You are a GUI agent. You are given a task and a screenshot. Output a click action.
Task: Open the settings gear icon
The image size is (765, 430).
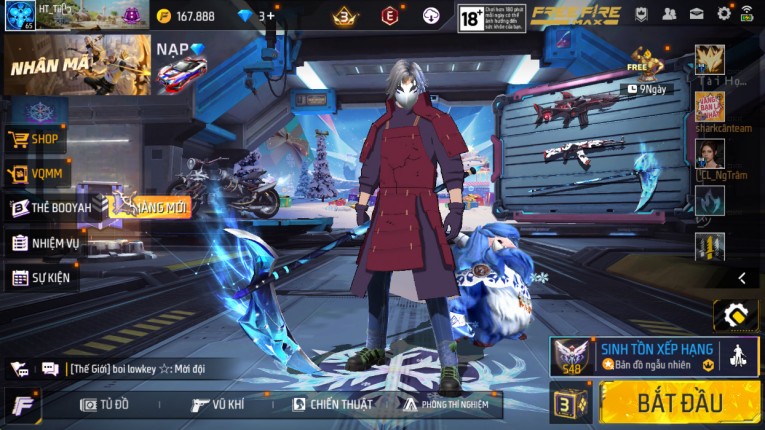(x=723, y=14)
